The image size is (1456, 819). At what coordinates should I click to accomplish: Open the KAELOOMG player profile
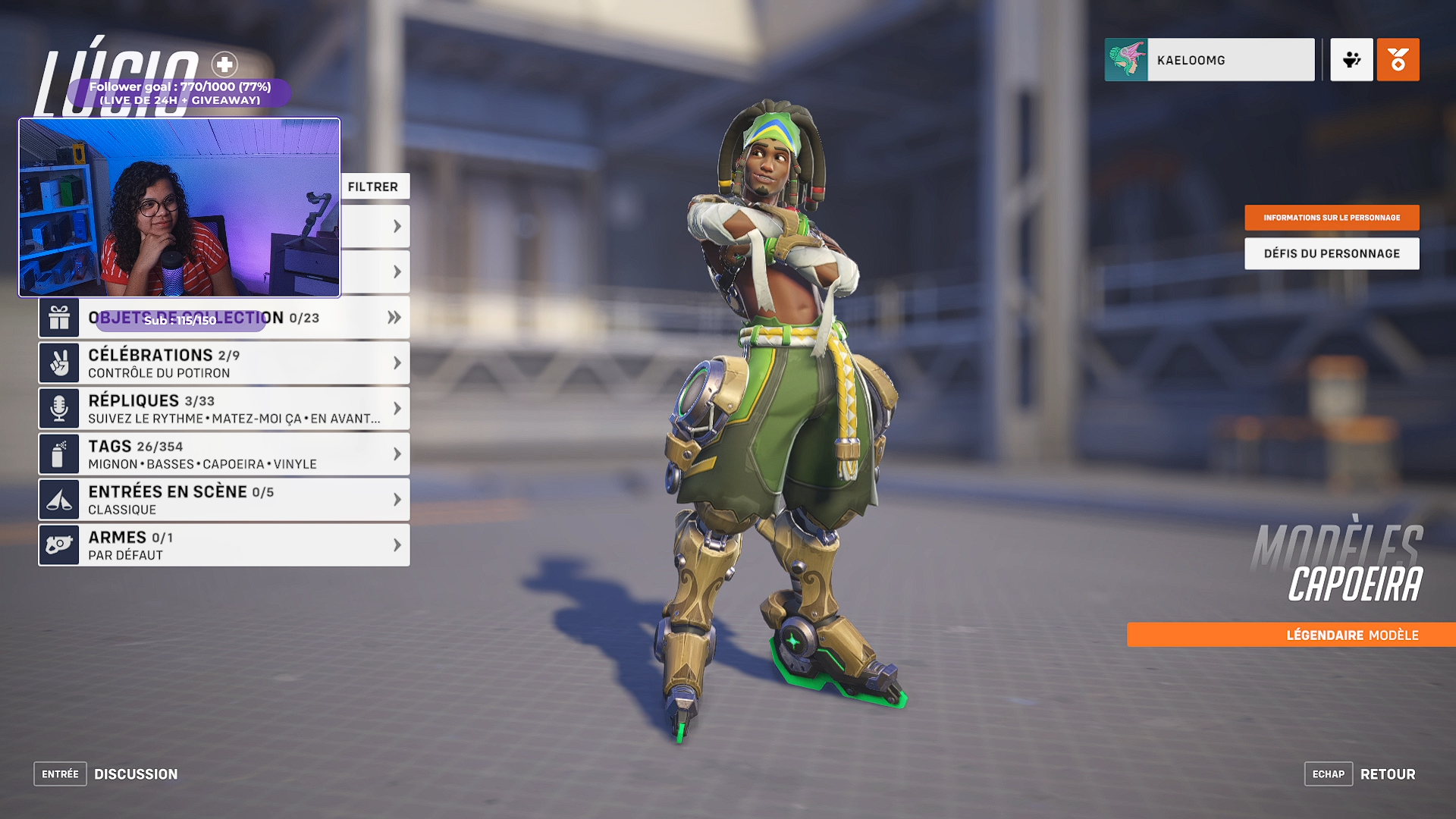(x=1209, y=60)
